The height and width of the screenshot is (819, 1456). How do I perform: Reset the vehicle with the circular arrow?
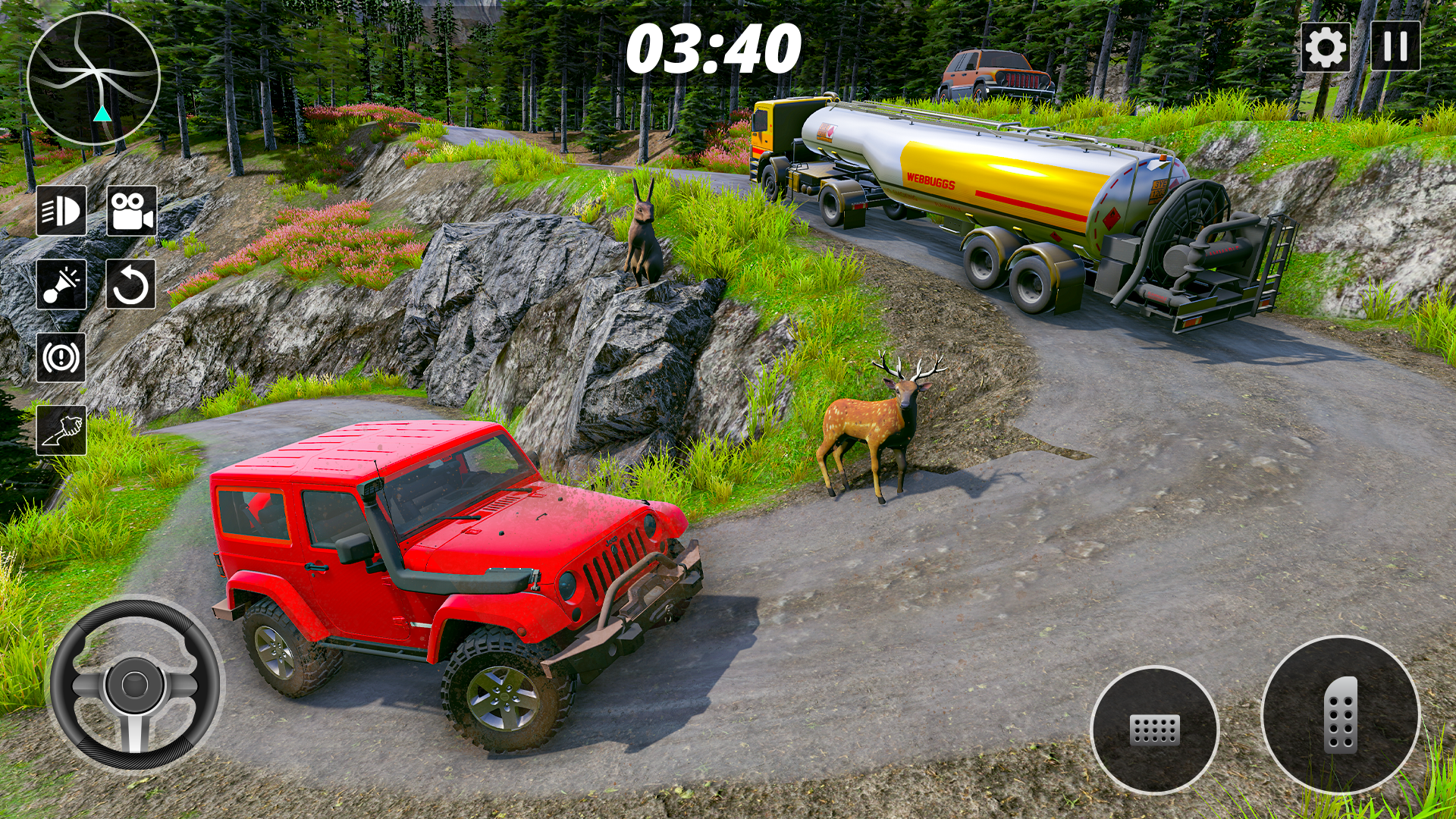click(x=131, y=284)
